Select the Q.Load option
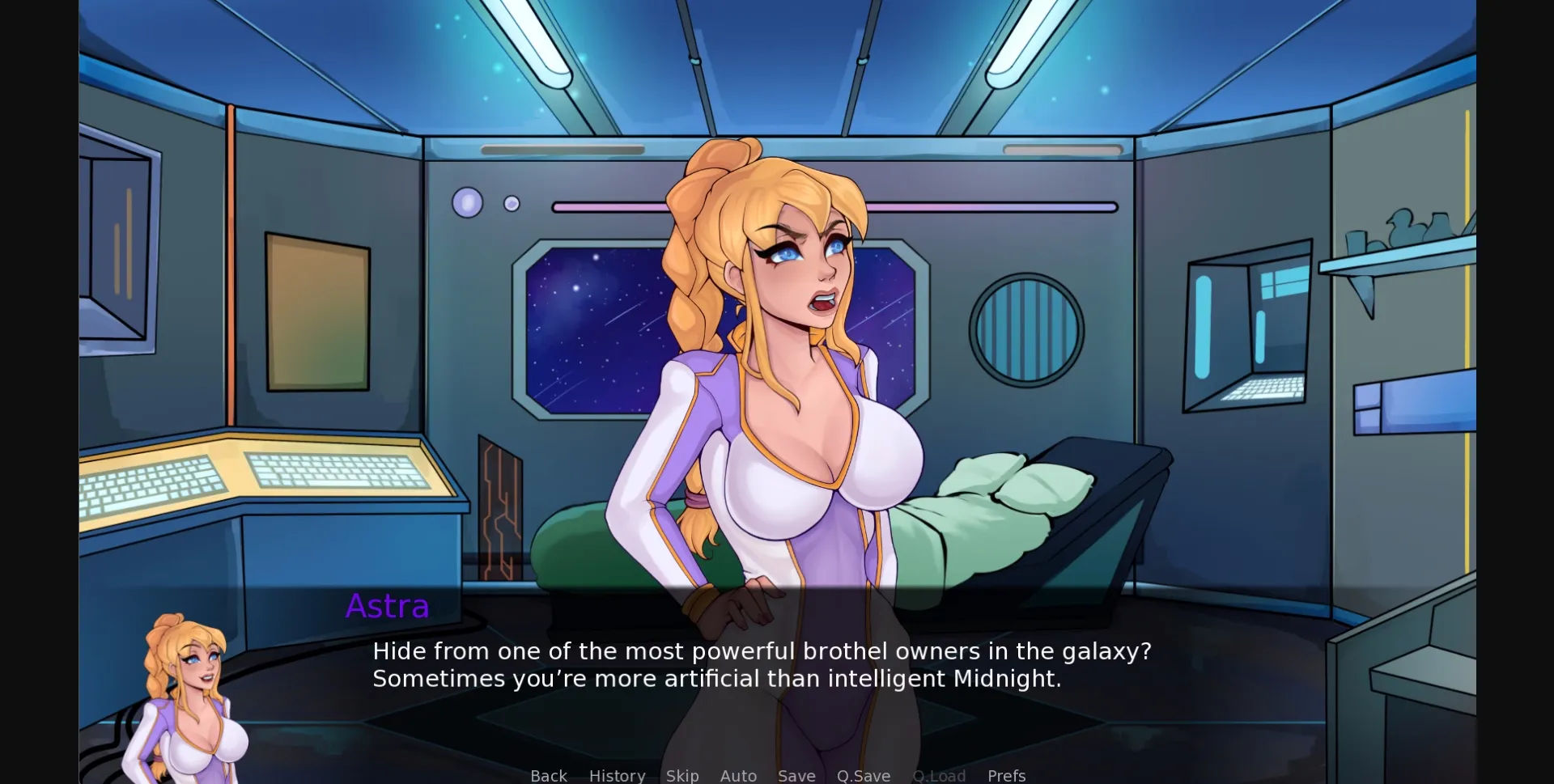 pyautogui.click(x=939, y=775)
